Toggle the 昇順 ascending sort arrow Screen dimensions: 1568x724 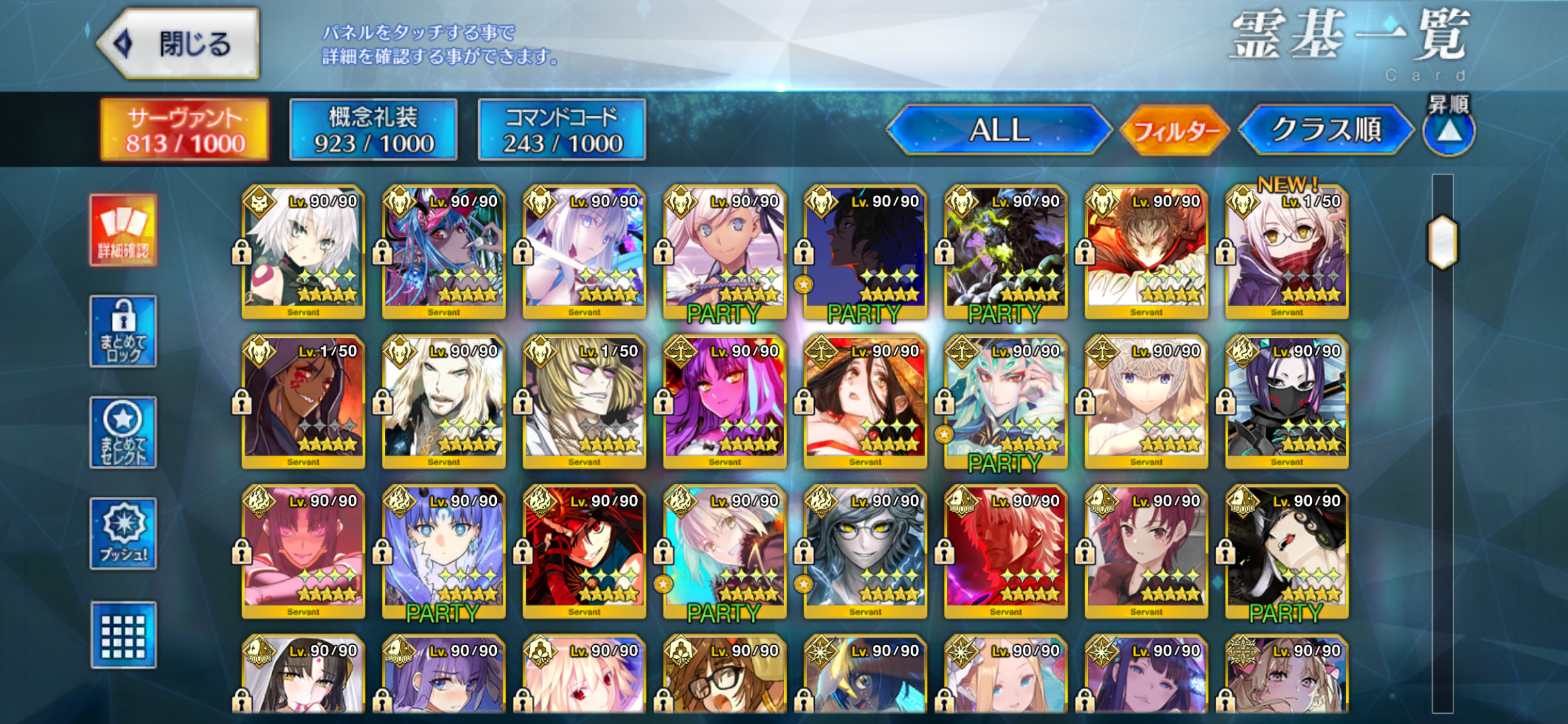[1449, 132]
